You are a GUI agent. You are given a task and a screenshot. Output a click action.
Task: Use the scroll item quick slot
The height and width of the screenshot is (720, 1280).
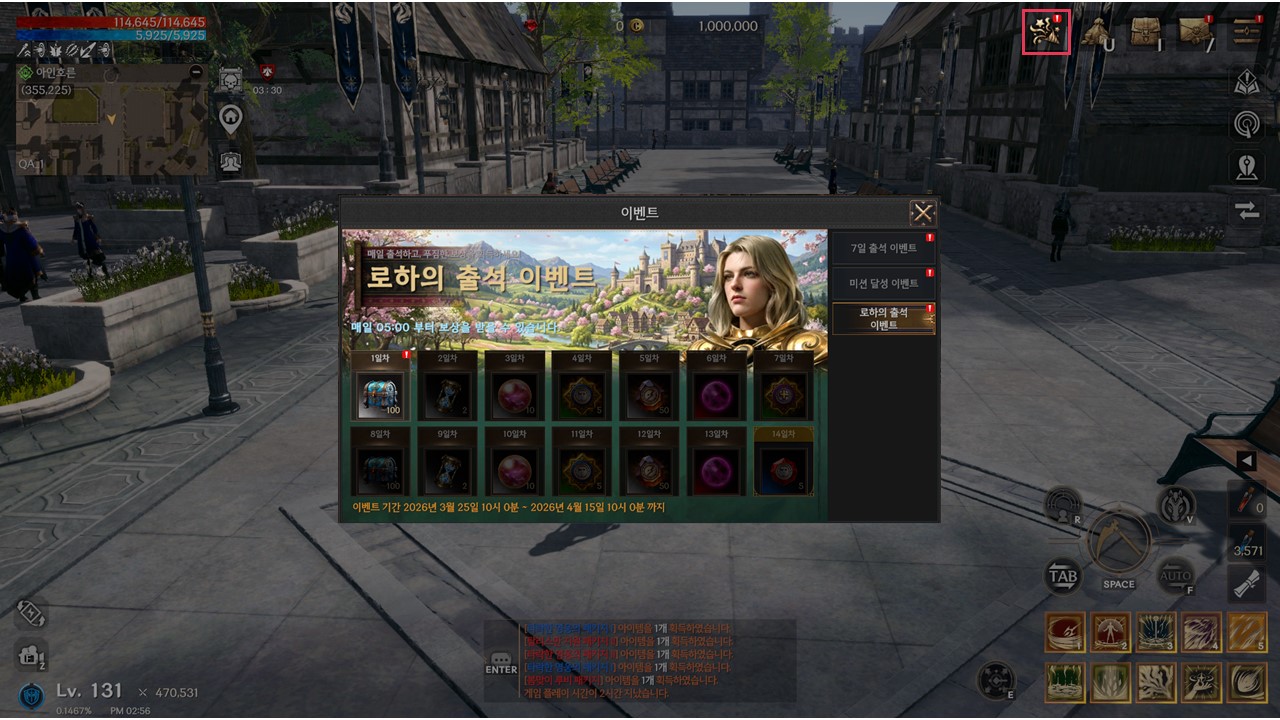1246,584
